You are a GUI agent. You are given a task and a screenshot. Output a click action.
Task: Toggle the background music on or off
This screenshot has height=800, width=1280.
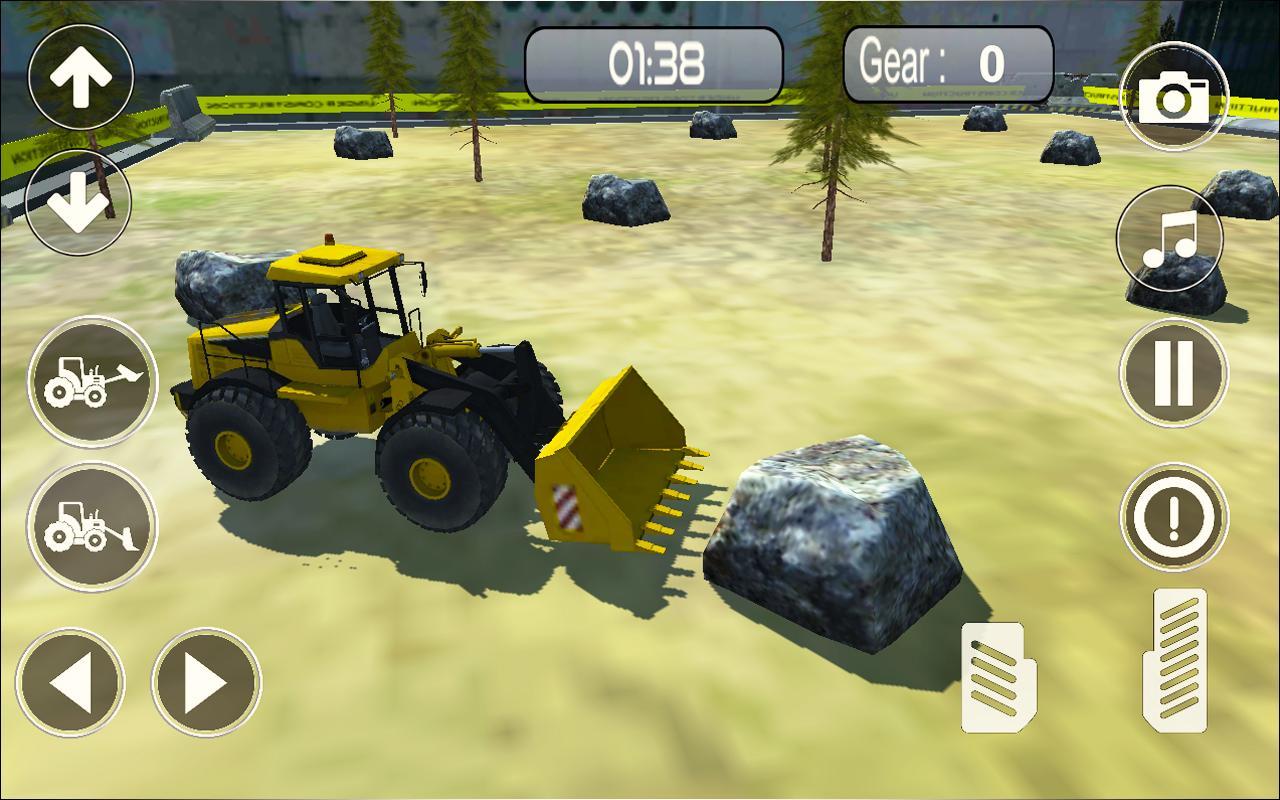[1172, 240]
